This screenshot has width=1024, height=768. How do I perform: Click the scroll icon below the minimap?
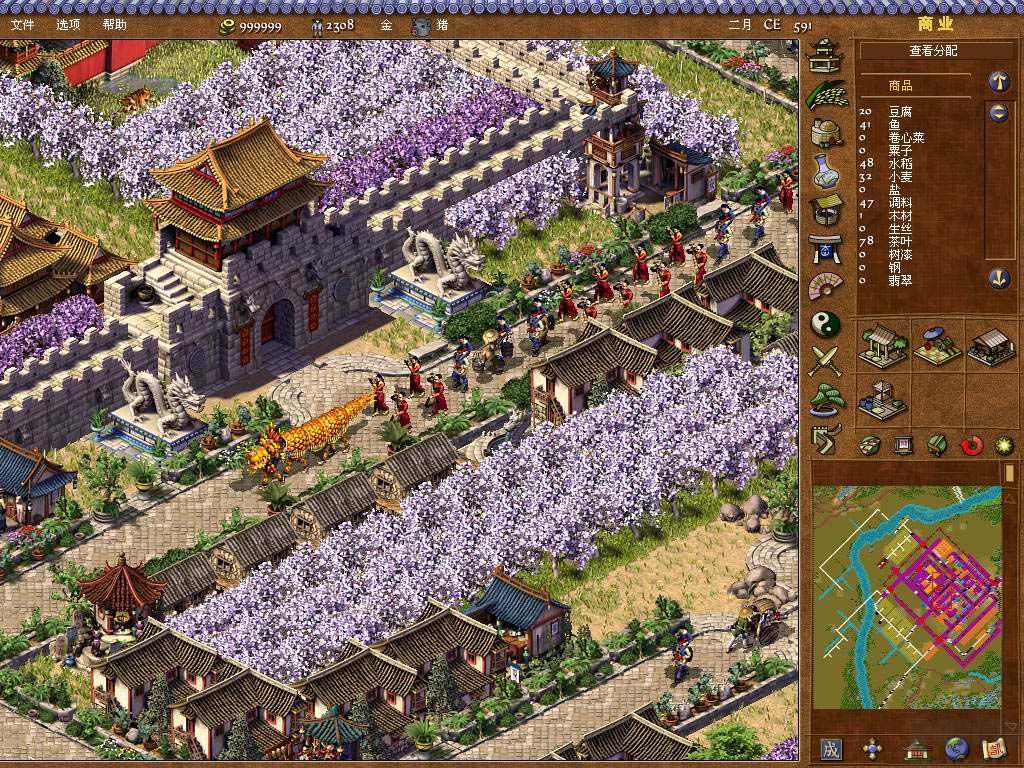click(993, 748)
